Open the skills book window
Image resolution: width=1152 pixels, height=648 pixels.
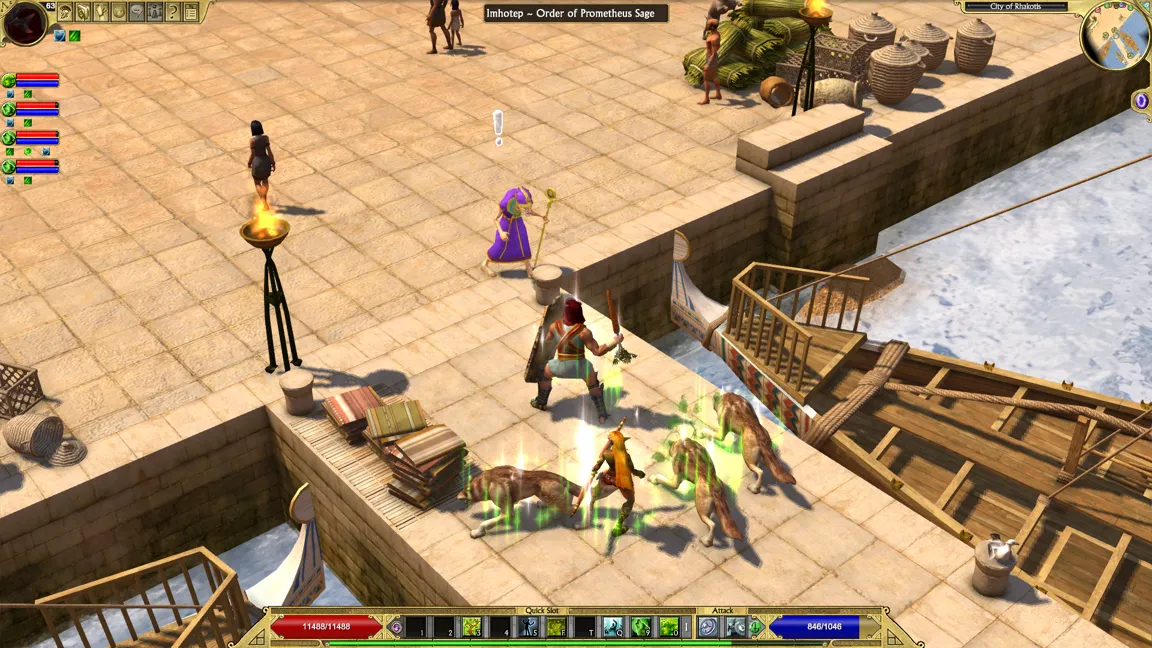tap(83, 12)
